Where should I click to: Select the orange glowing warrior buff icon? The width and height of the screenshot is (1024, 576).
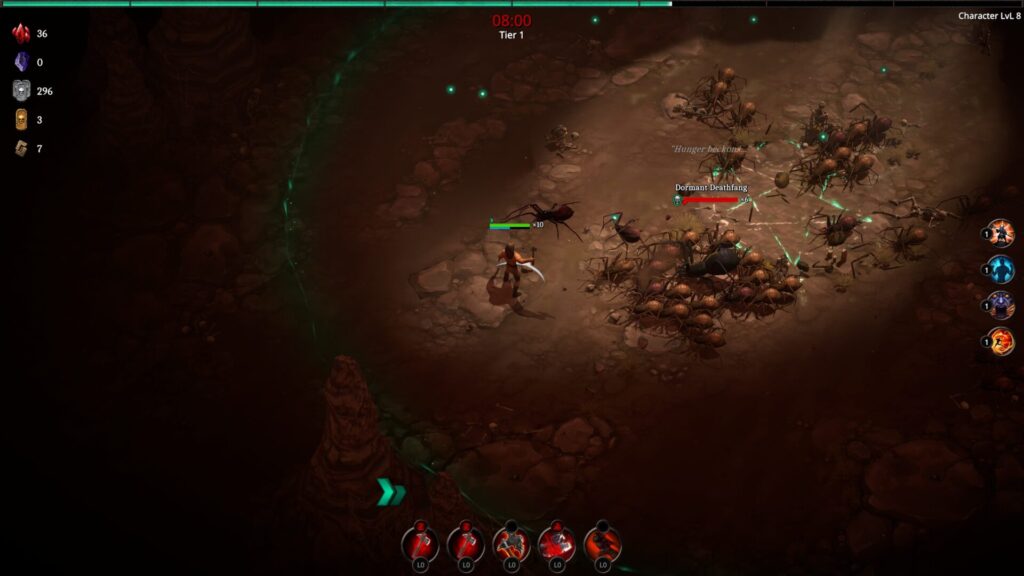pos(1001,233)
